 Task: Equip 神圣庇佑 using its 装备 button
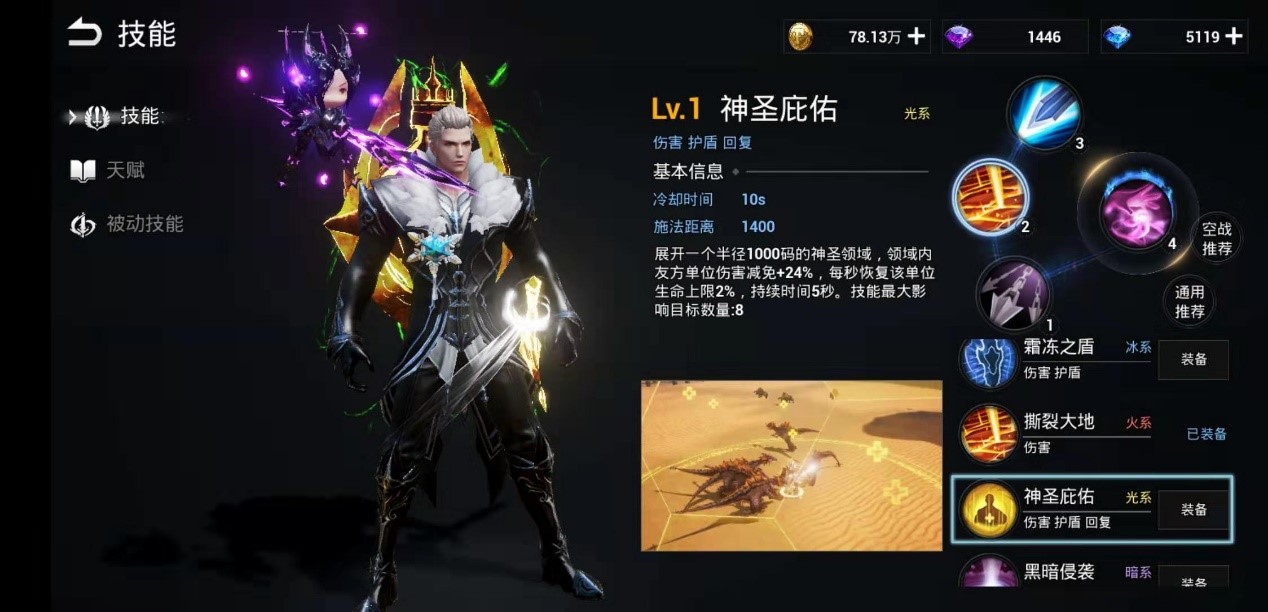1193,509
